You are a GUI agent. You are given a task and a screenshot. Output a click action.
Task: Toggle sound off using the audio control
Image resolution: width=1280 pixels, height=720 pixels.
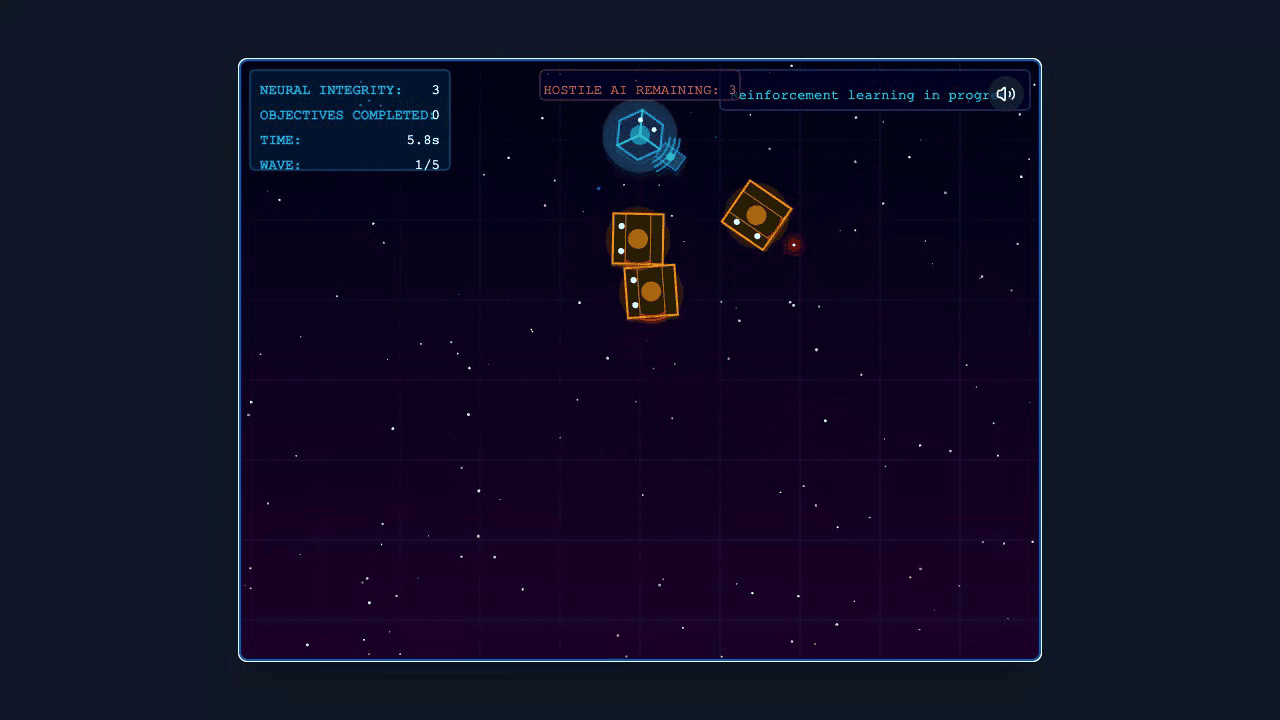(1006, 93)
